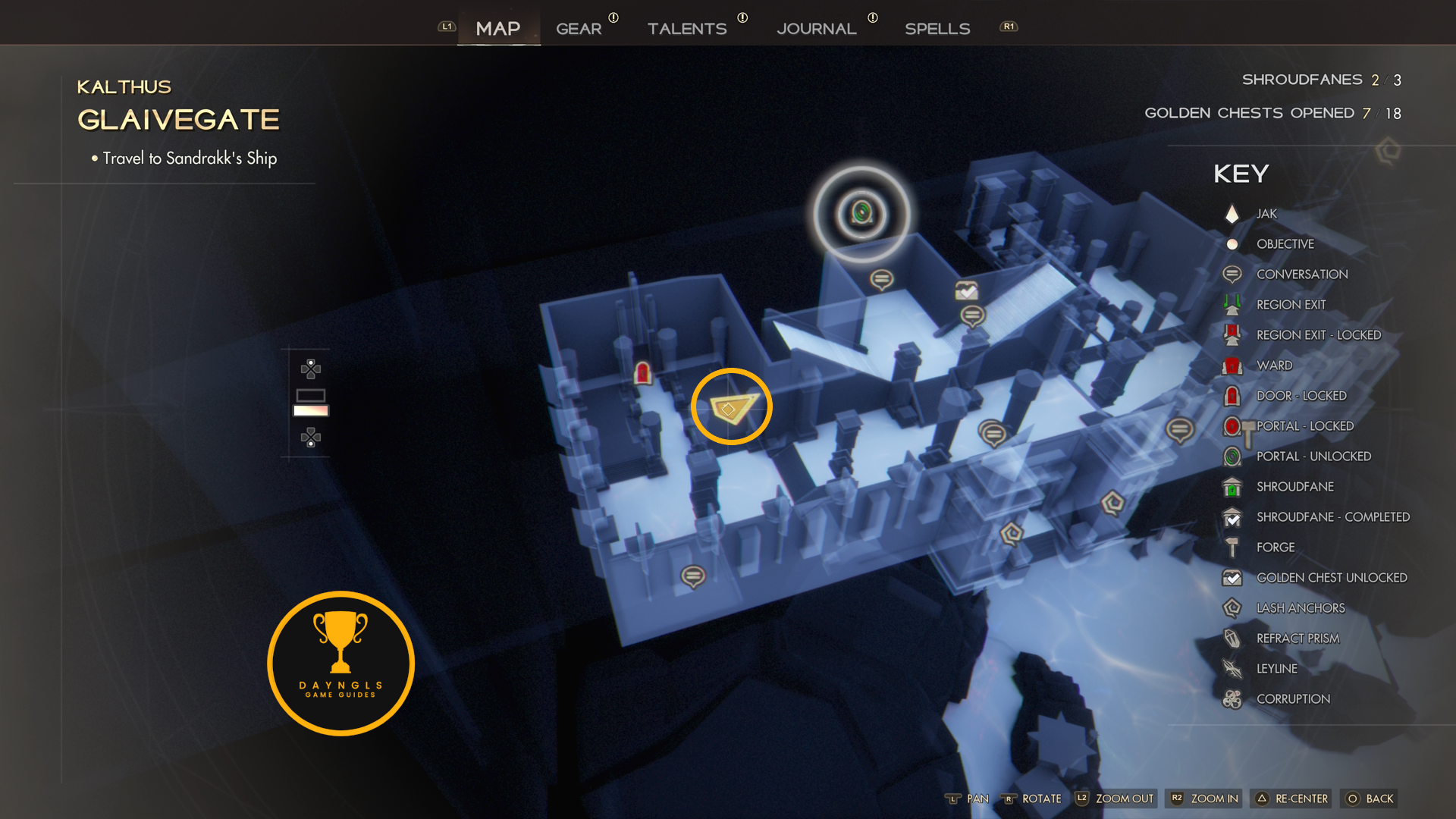Select the Map tab

click(498, 29)
